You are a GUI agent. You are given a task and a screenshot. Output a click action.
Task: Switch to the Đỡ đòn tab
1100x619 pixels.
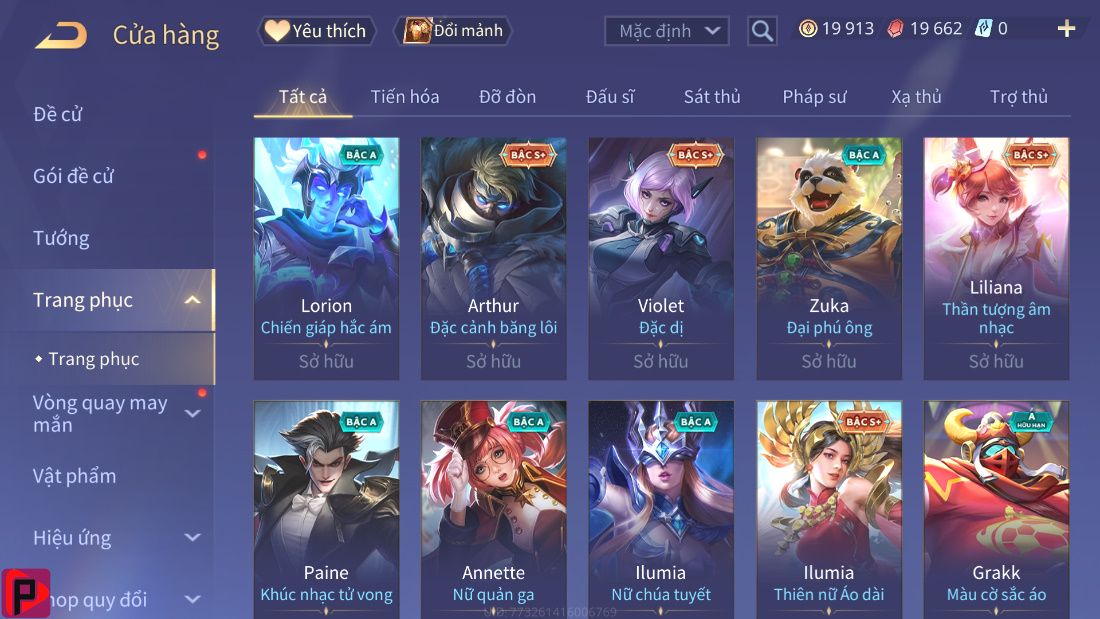coord(507,97)
